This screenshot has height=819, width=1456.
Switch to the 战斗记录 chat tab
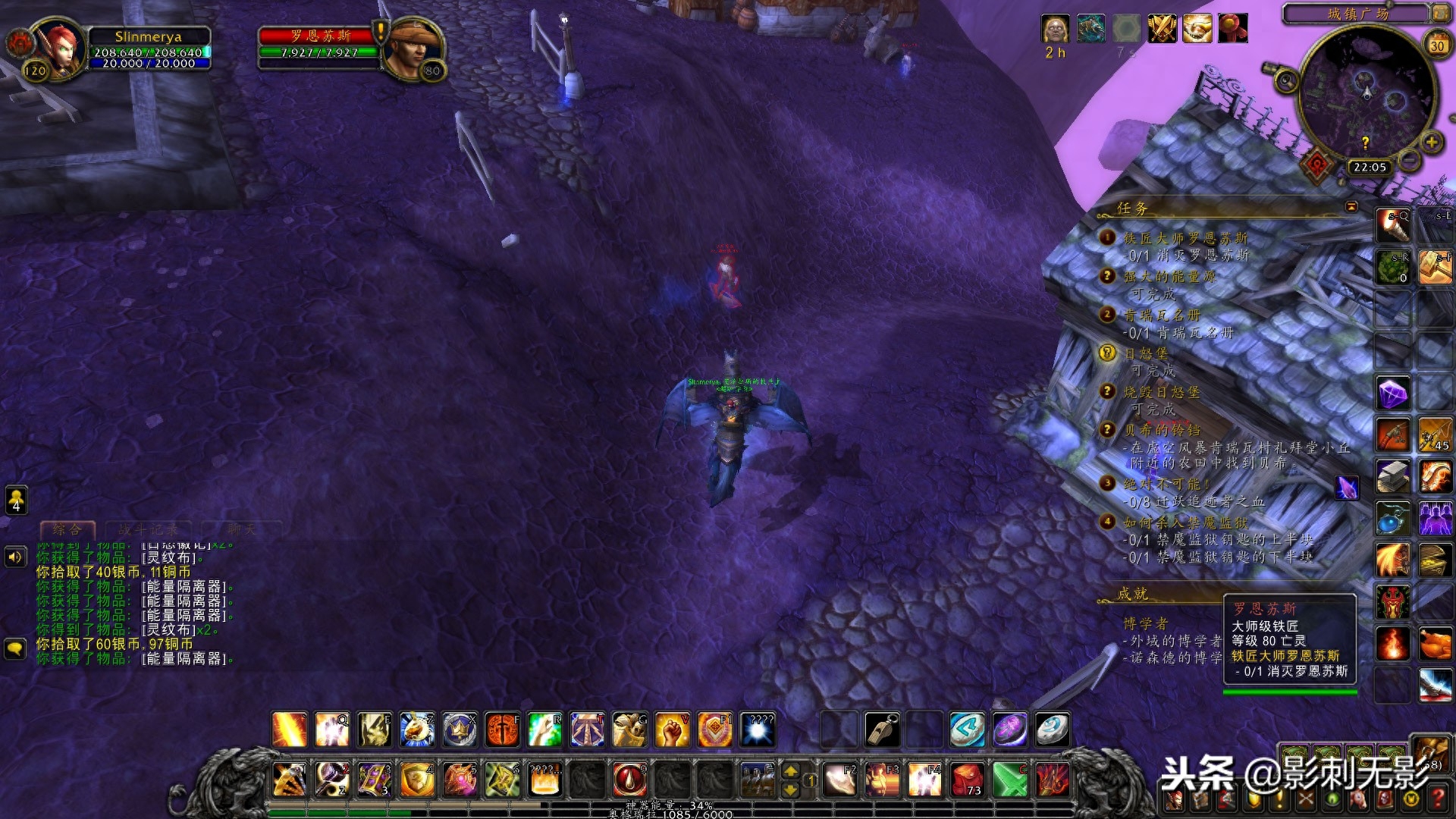pyautogui.click(x=149, y=529)
